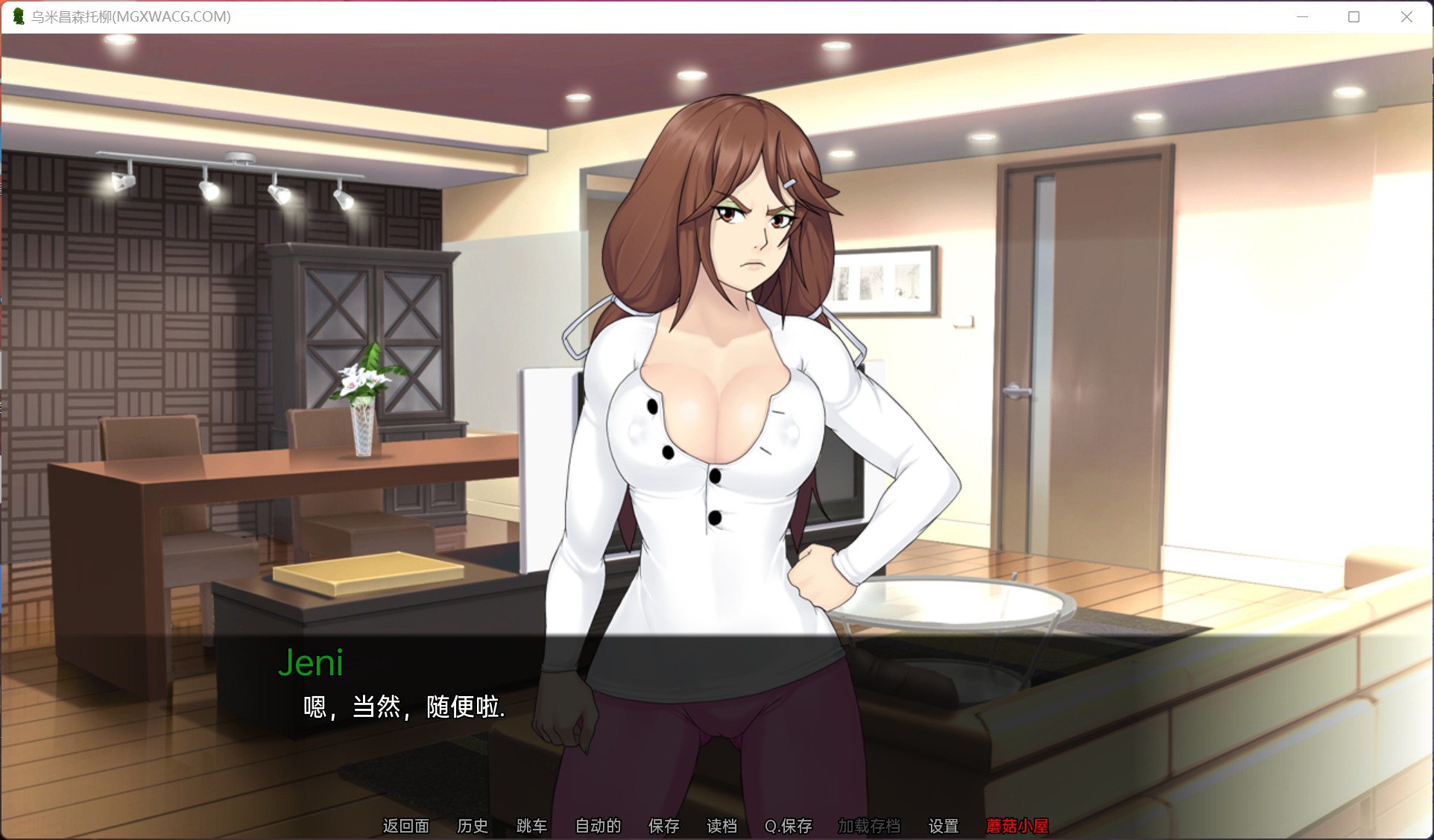Open the red 蘑菇小屋 link
This screenshot has width=1434, height=840.
point(1017,826)
